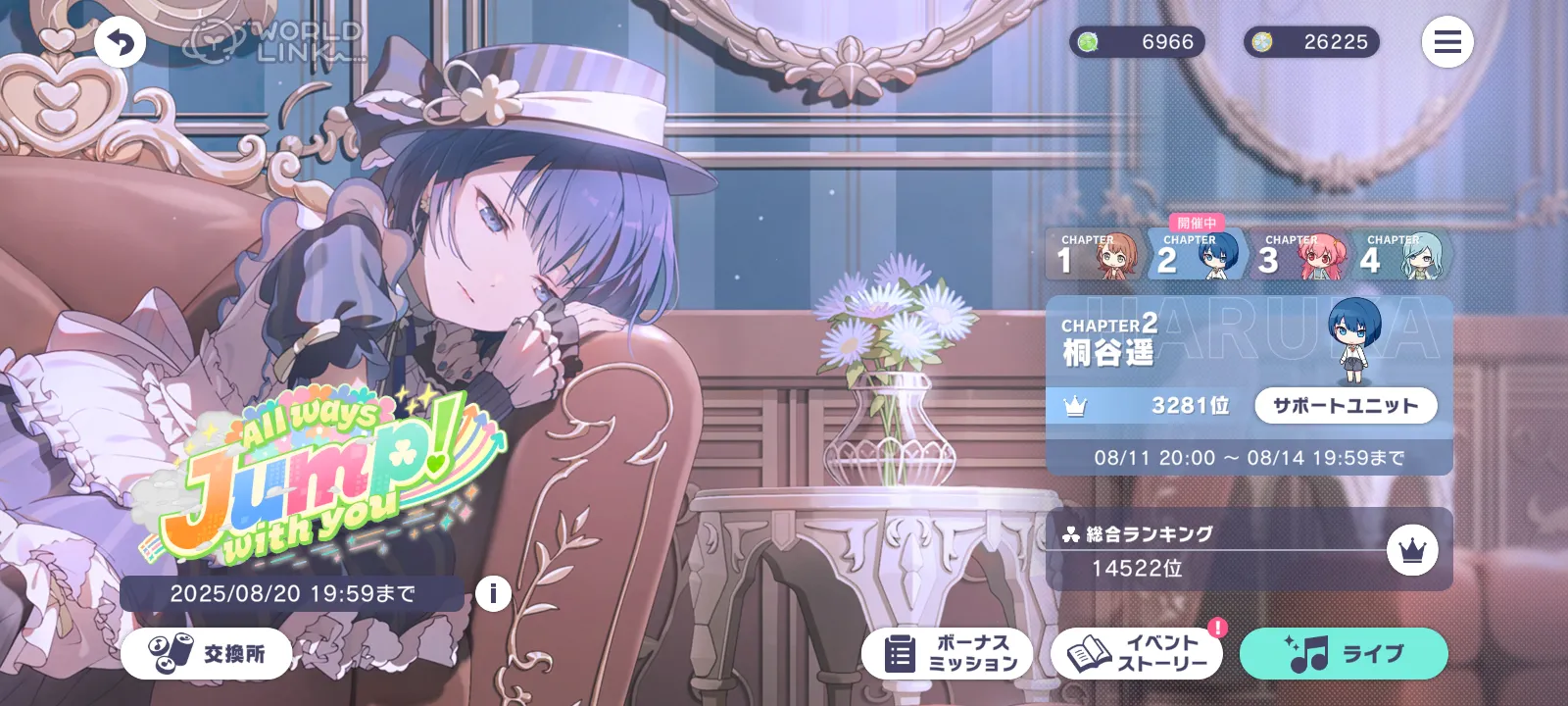Screen dimensions: 1568x706
Task: Show event info with the i icon
Action: [x=493, y=593]
